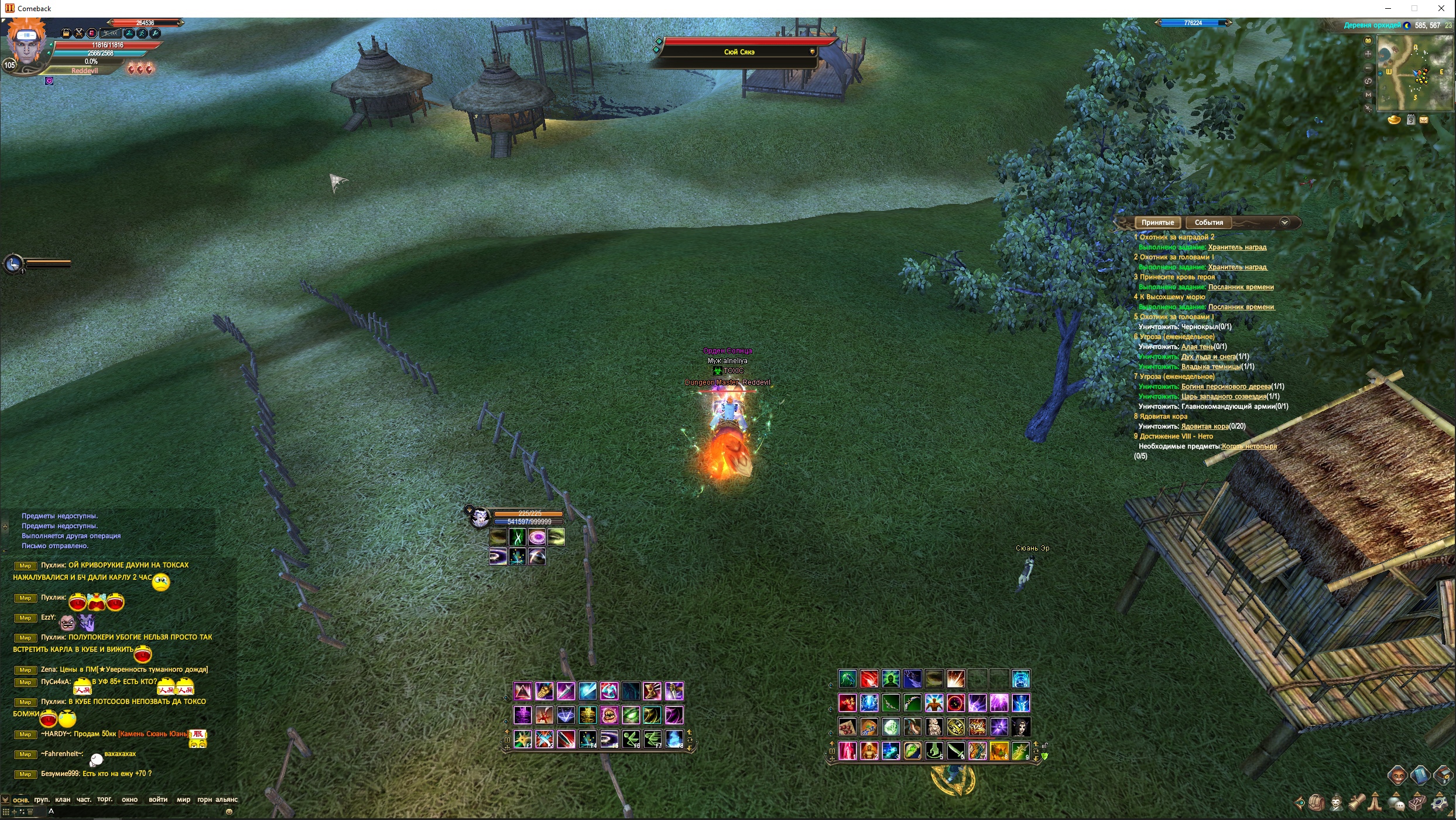Click the Посланник времени link under К Высохшему морю
The width and height of the screenshot is (1456, 820).
1241,307
